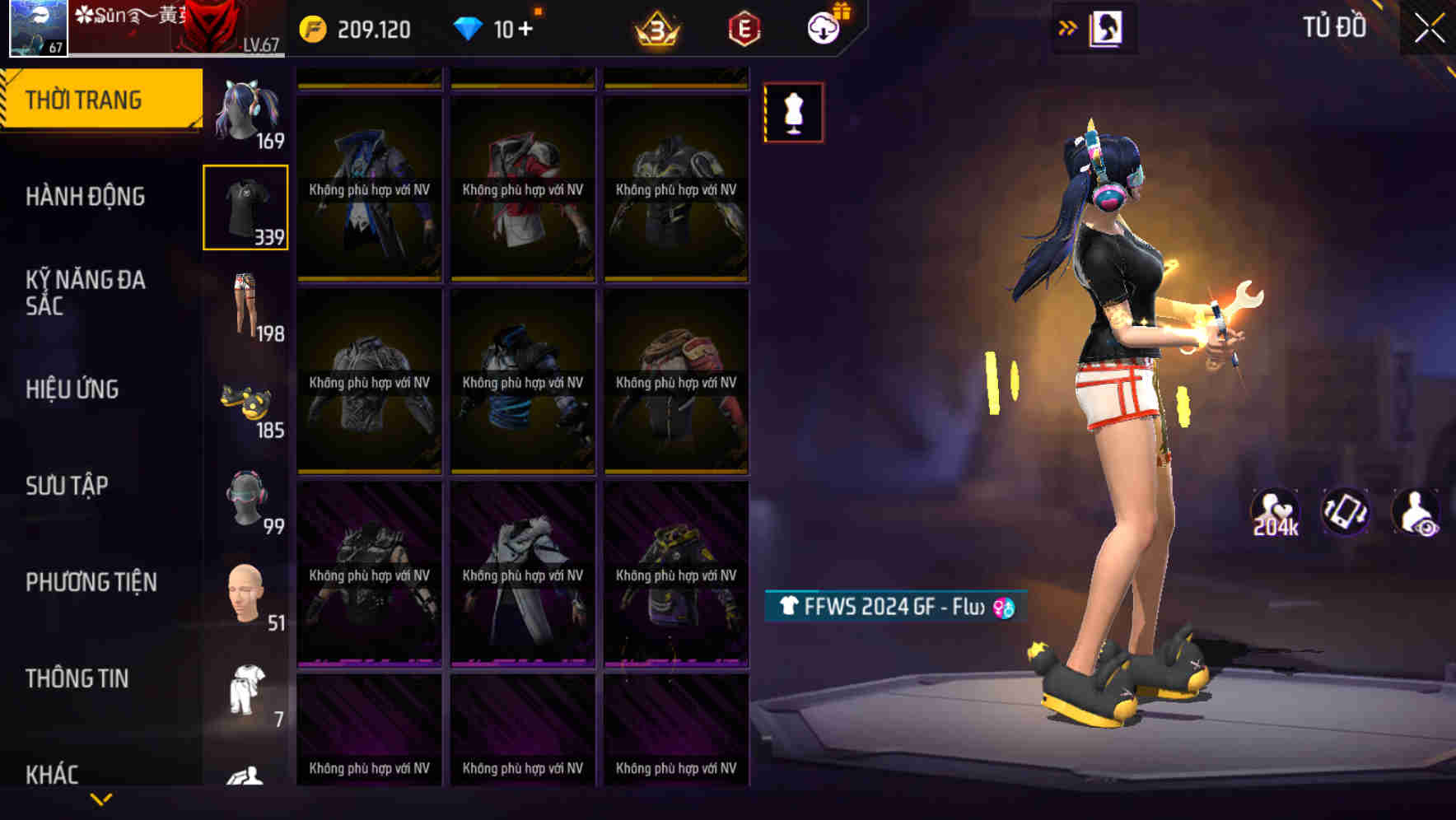Select the equipped black T-shirt thumbnail numbered 339

246,207
